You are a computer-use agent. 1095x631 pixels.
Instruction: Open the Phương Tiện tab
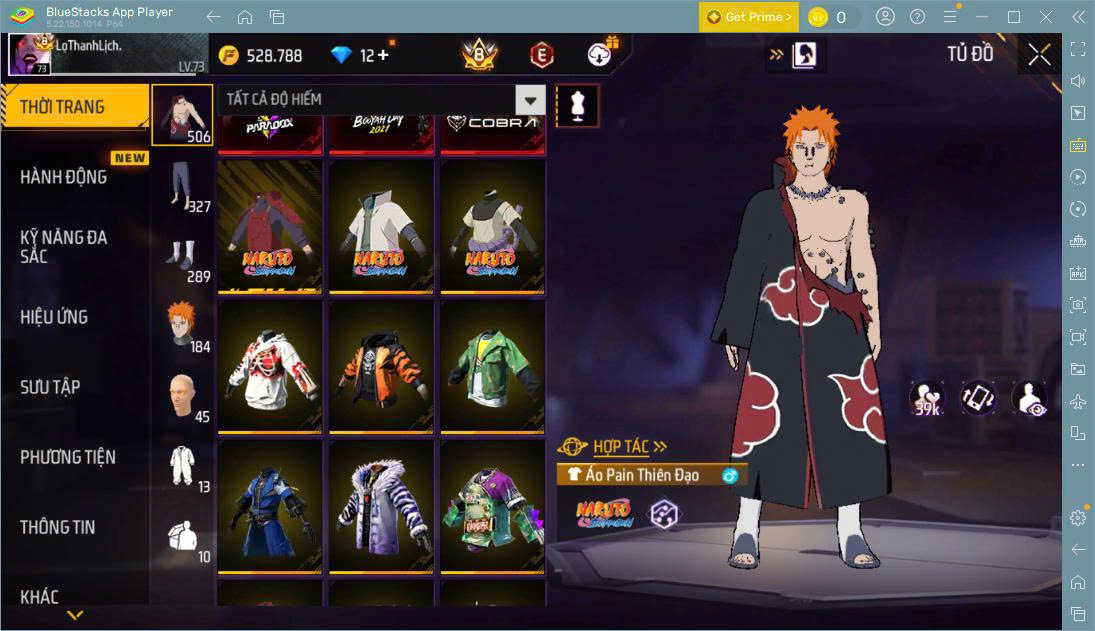(x=68, y=457)
